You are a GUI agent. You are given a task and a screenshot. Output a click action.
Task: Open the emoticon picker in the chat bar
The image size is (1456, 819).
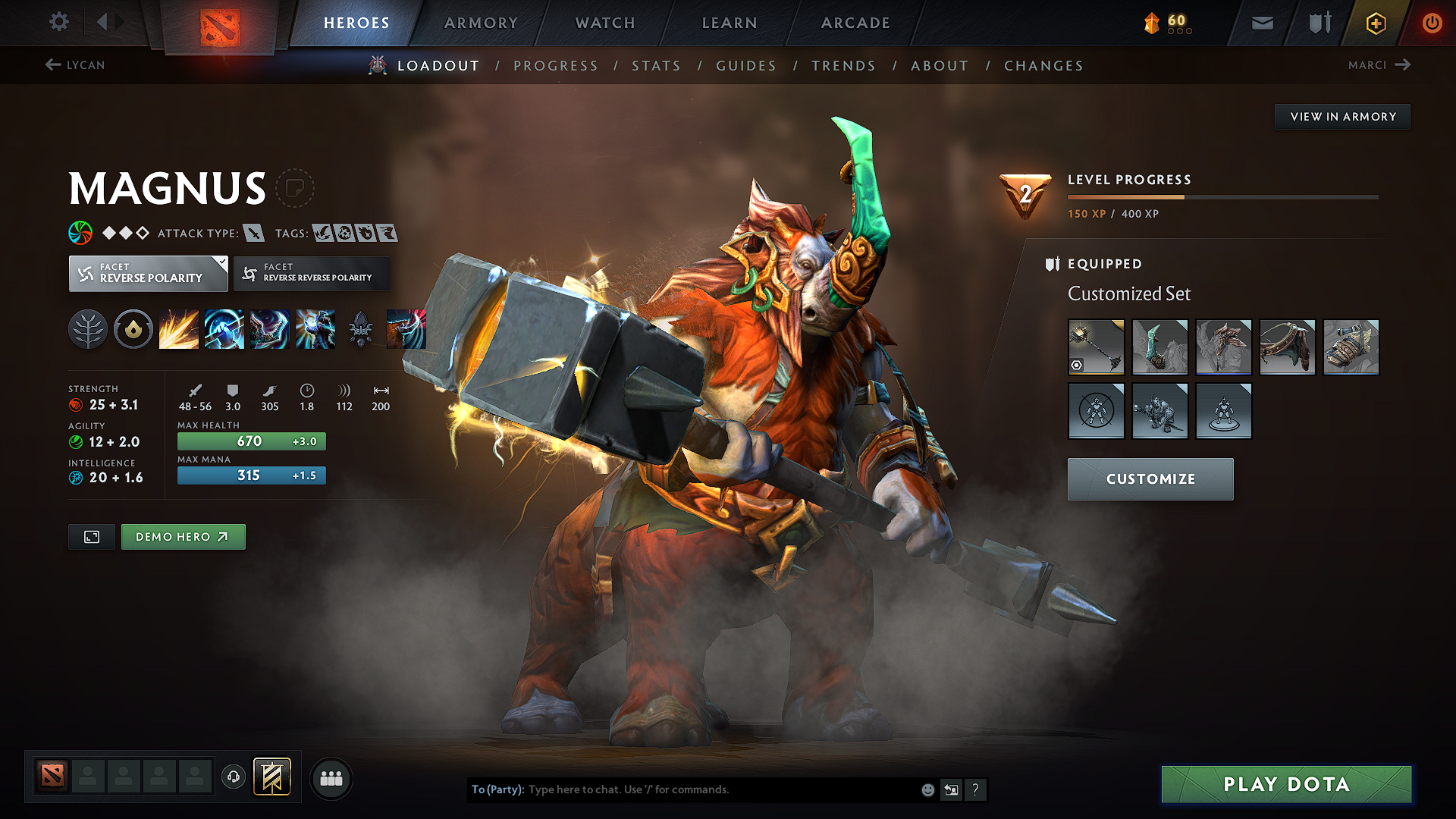[x=927, y=789]
